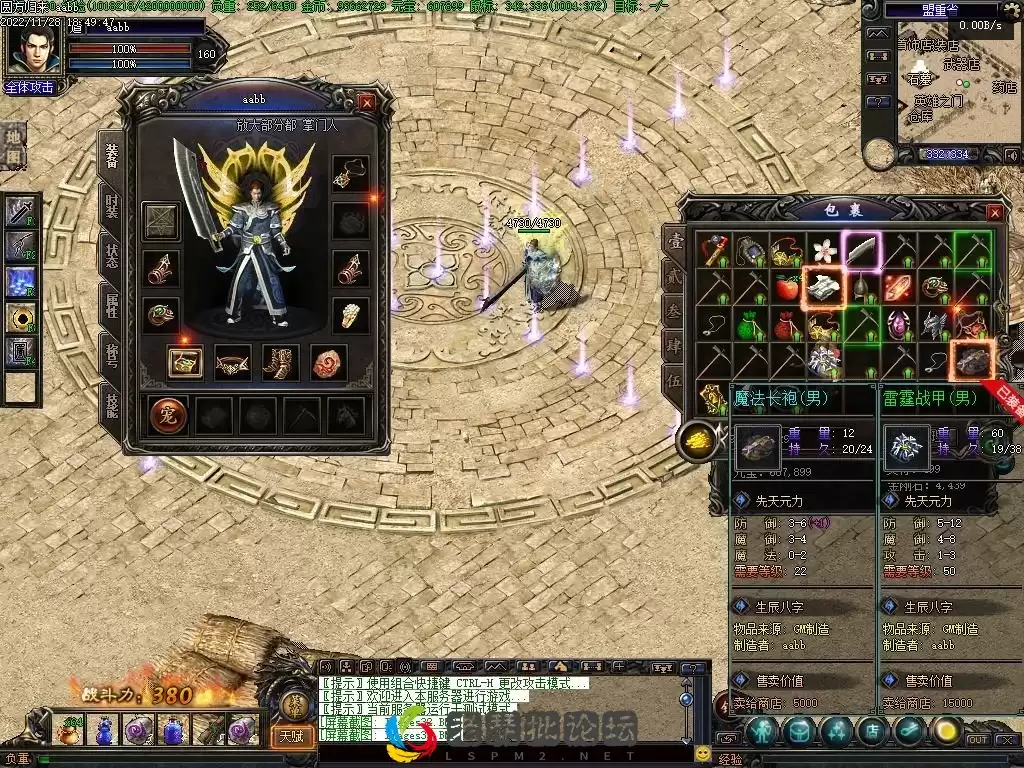This screenshot has height=768, width=1024.
Task: Click the red 宠 pet button
Action: (169, 414)
